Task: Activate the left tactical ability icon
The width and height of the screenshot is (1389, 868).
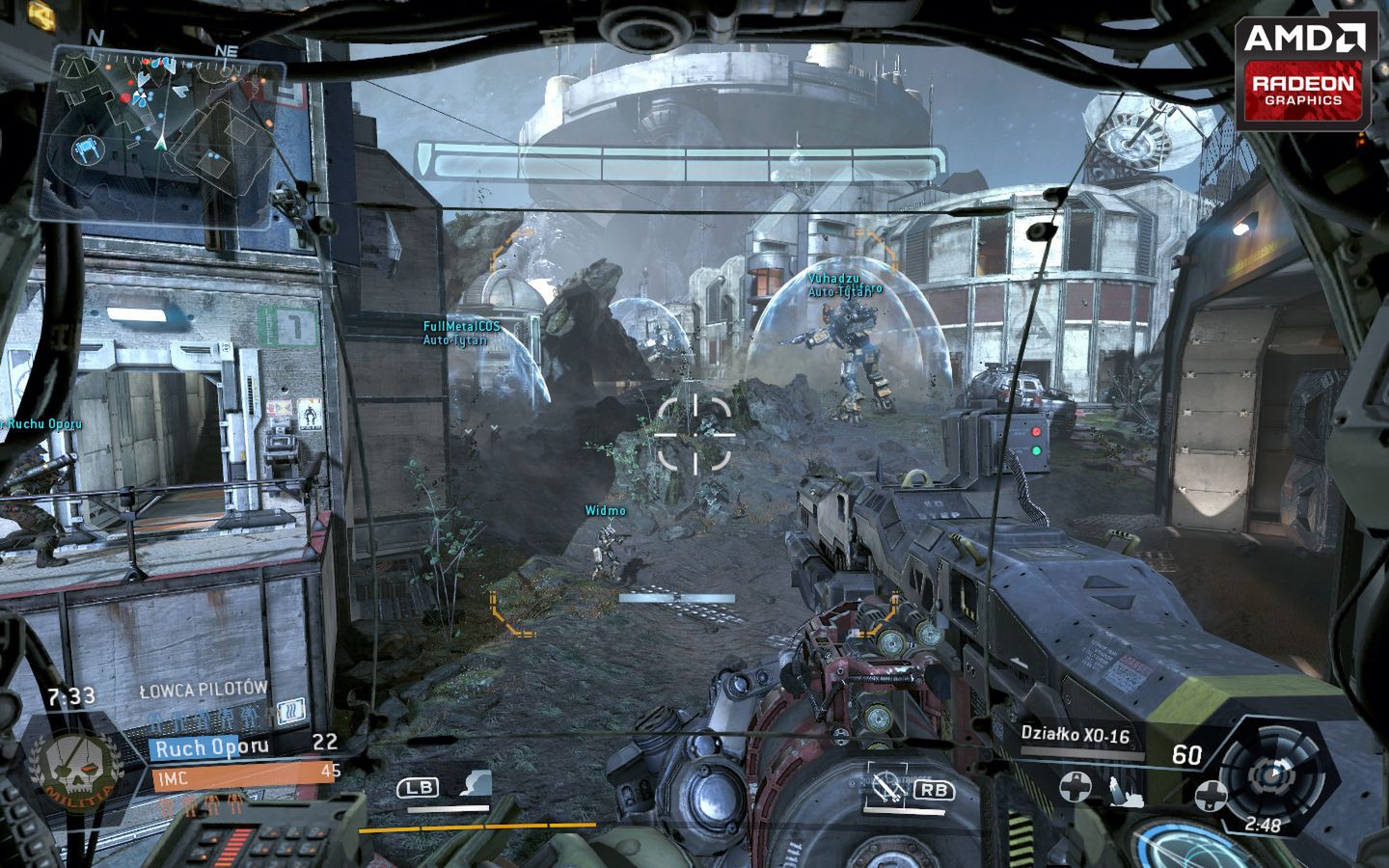Action: [475, 784]
